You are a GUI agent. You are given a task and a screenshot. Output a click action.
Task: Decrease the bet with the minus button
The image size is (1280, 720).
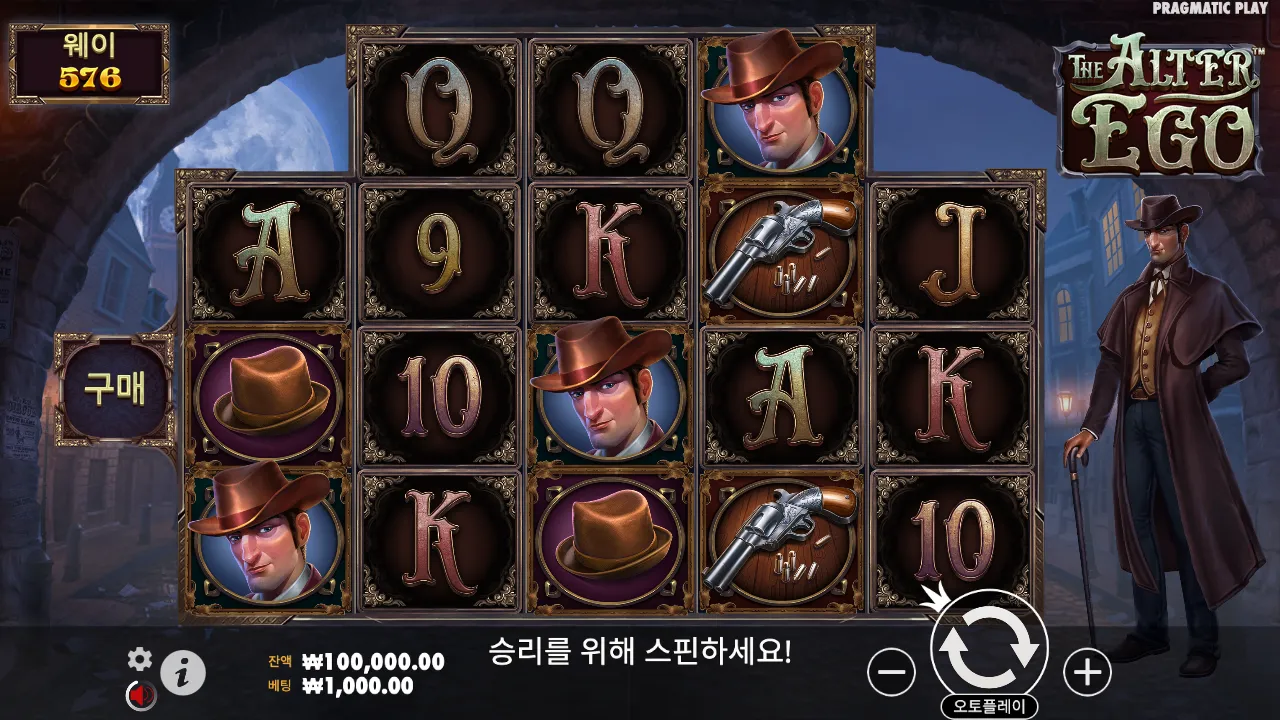[x=891, y=672]
